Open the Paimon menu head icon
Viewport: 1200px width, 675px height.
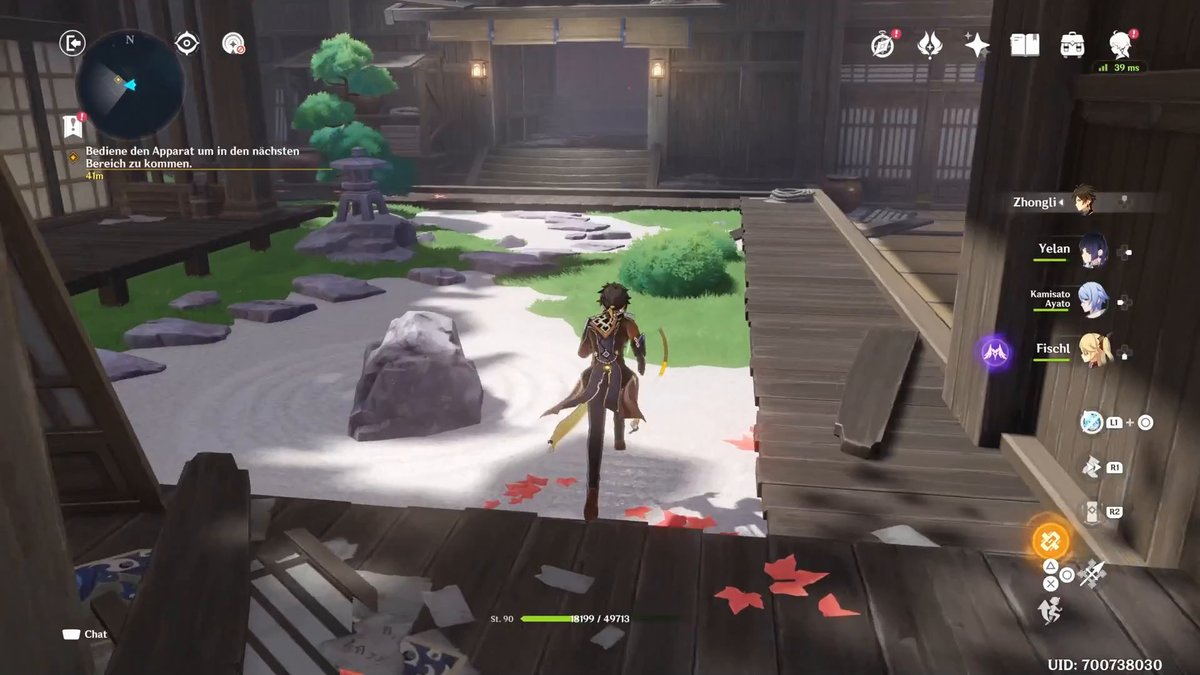[1120, 44]
